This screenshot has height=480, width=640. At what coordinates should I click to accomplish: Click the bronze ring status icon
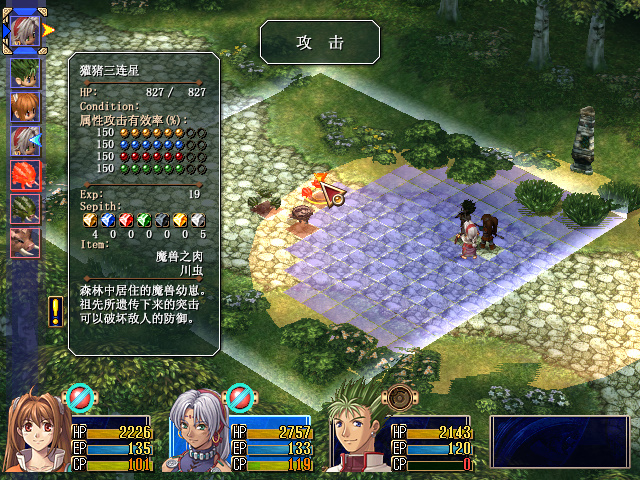[x=401, y=397]
